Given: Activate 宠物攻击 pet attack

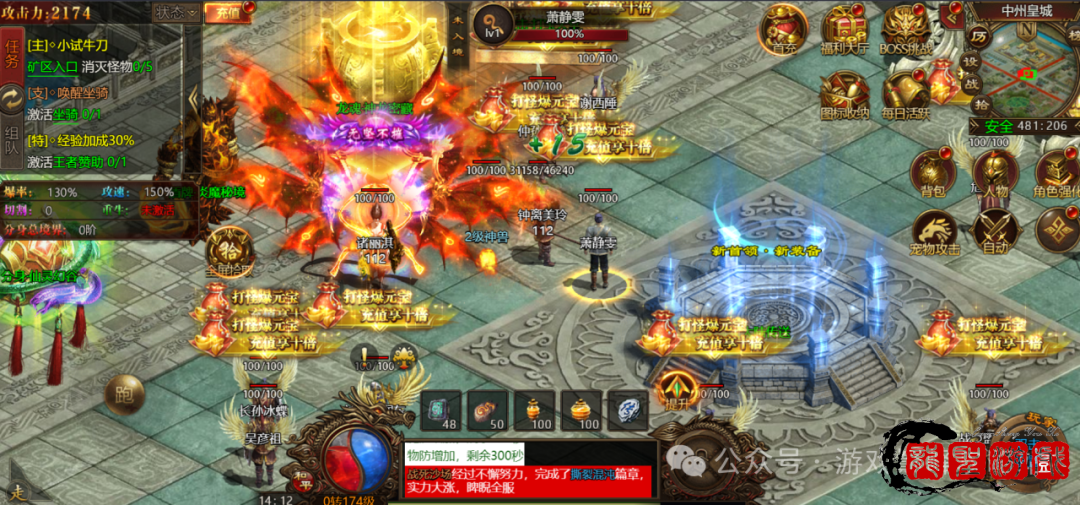Looking at the screenshot, I should 932,233.
